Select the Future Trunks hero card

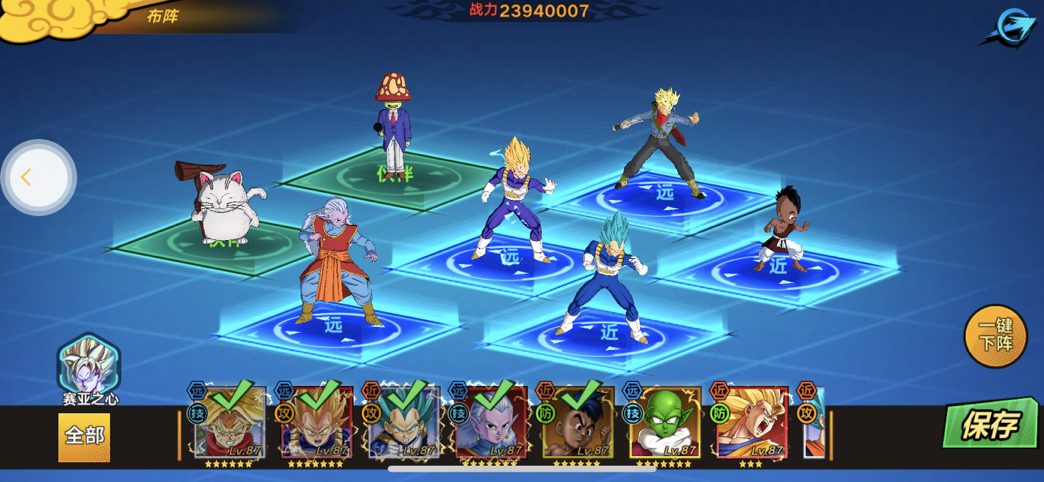pyautogui.click(x=230, y=422)
